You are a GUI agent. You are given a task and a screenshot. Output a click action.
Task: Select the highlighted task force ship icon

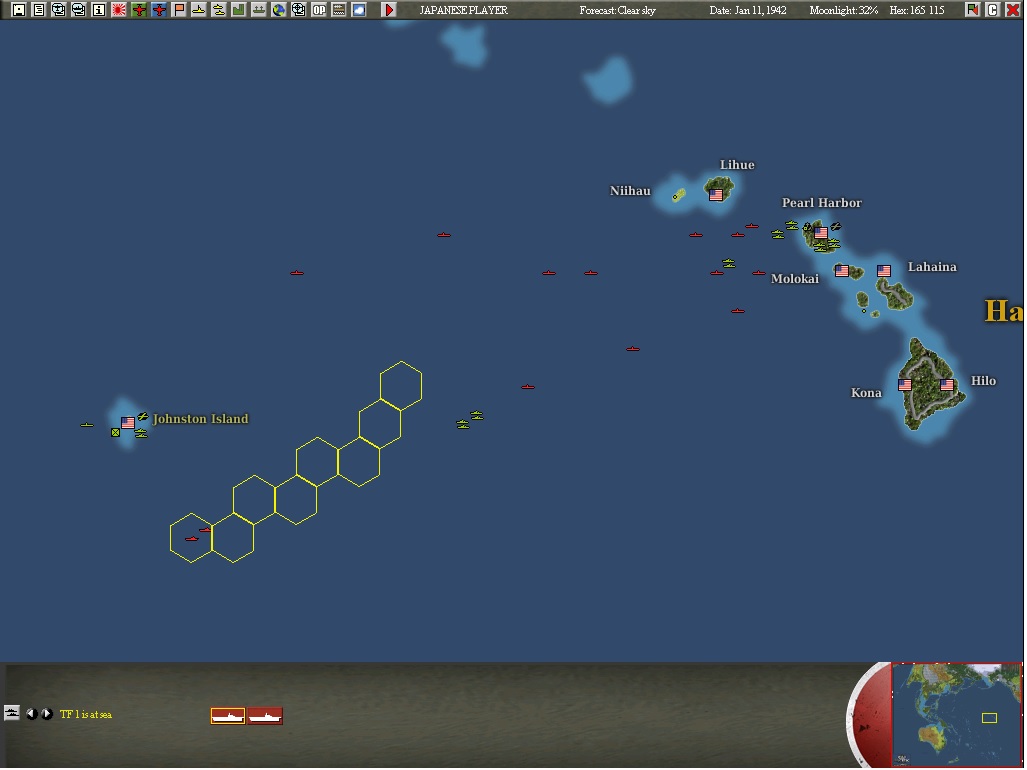228,716
